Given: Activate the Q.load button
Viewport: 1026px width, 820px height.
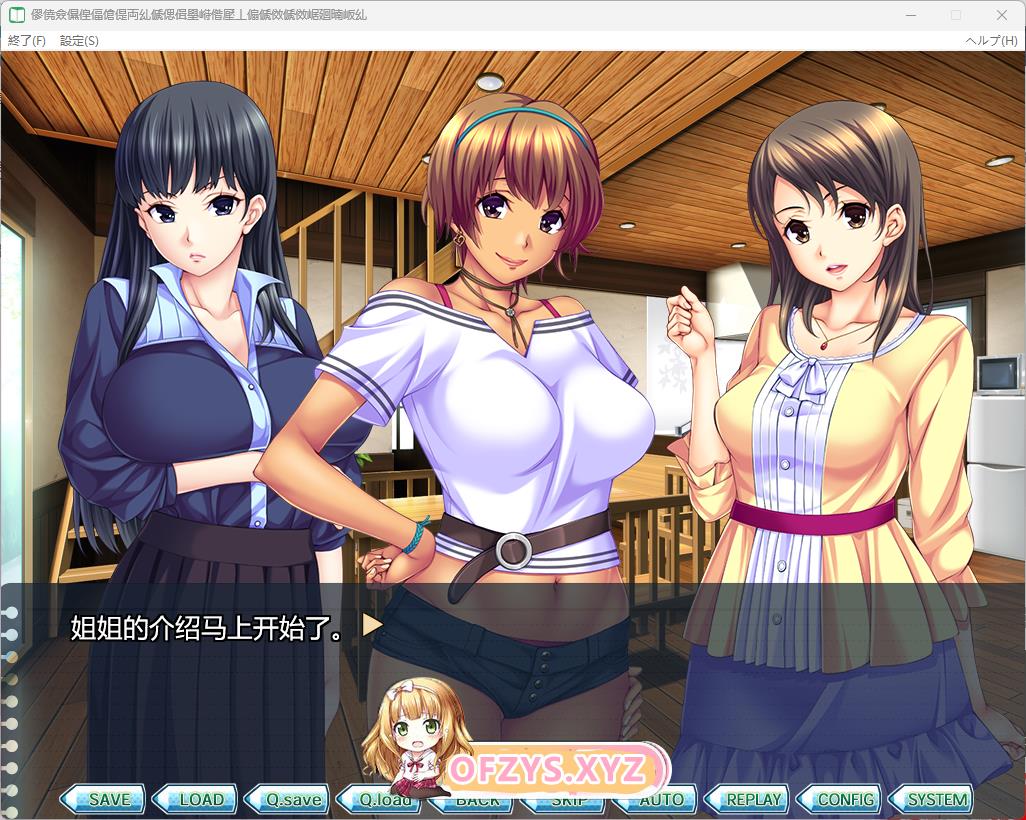Looking at the screenshot, I should (x=381, y=801).
